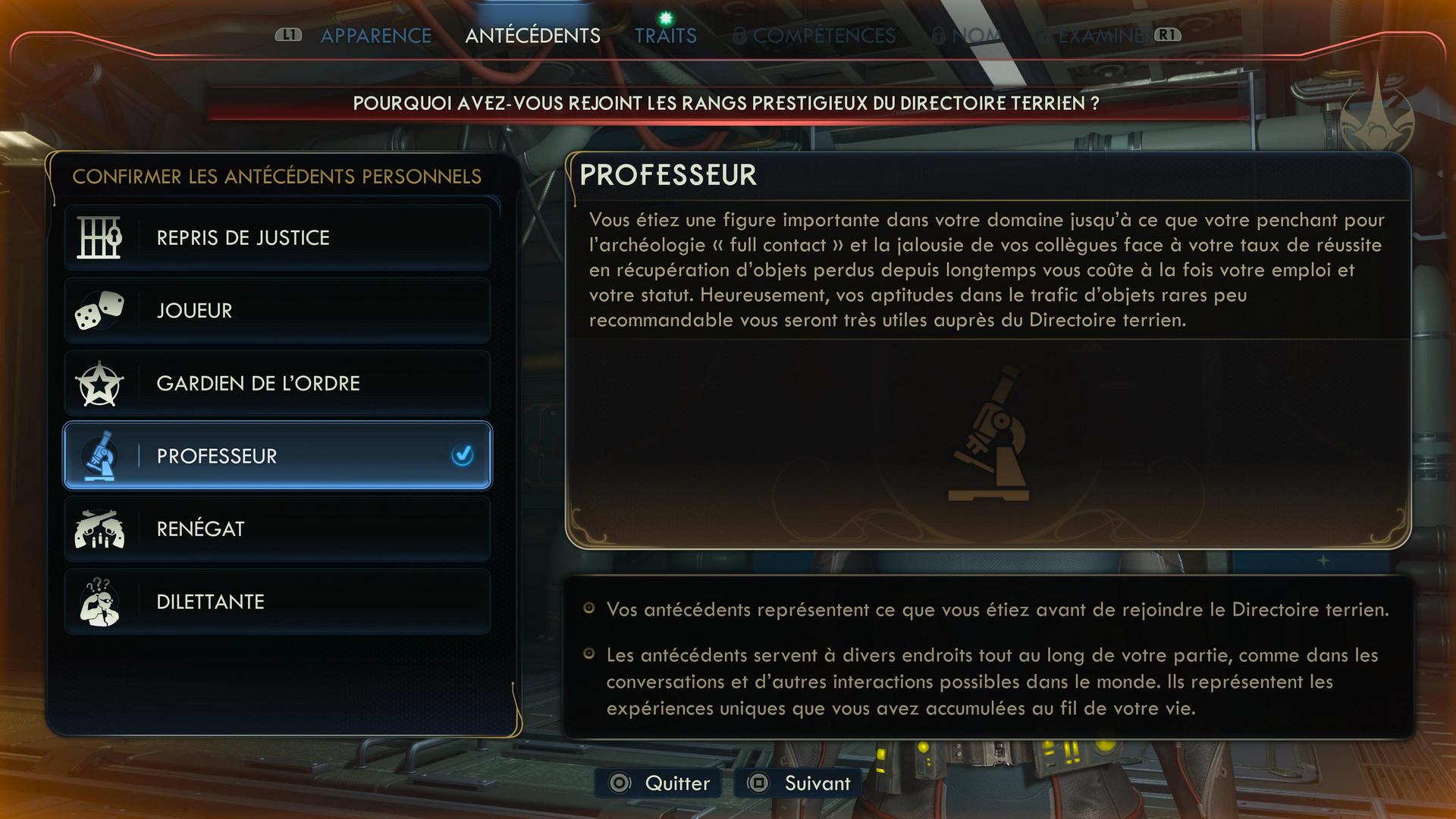Pick the Gardien de l'Ordre background
Viewport: 1456px width, 819px height.
tap(278, 384)
